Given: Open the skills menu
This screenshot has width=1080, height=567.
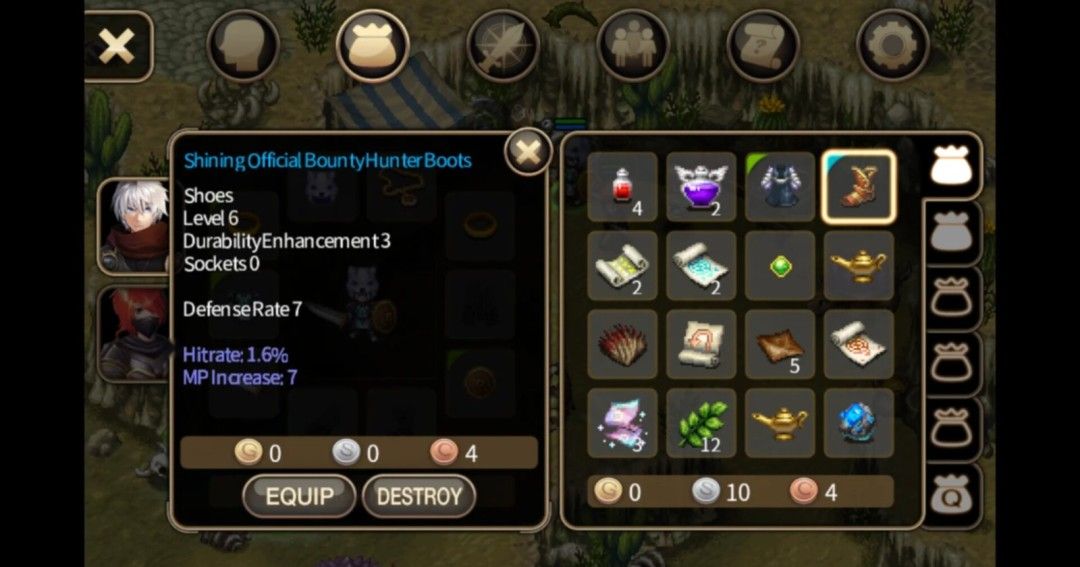Looking at the screenshot, I should tap(503, 45).
